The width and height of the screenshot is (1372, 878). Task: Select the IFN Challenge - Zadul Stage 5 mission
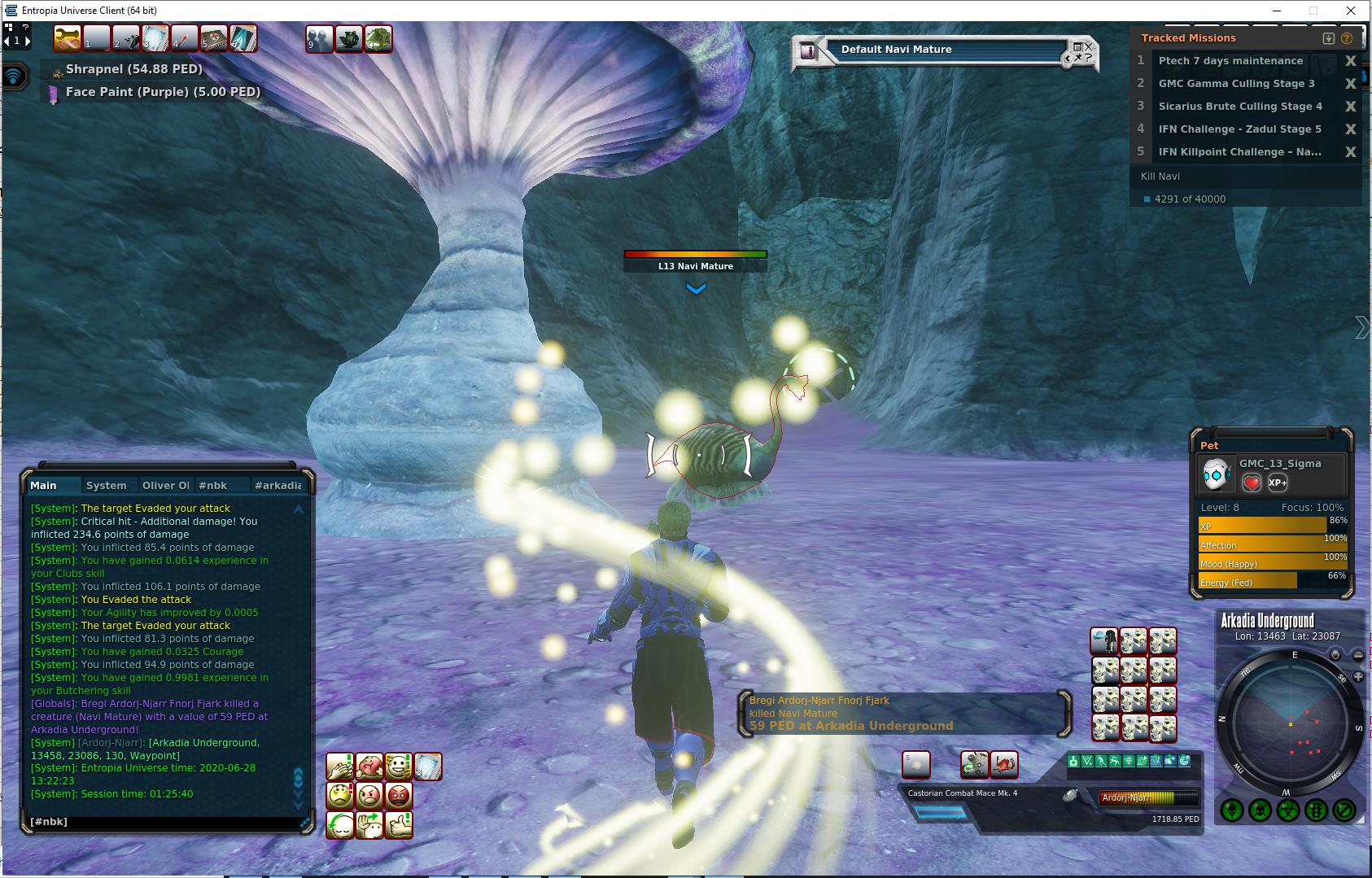tap(1239, 129)
